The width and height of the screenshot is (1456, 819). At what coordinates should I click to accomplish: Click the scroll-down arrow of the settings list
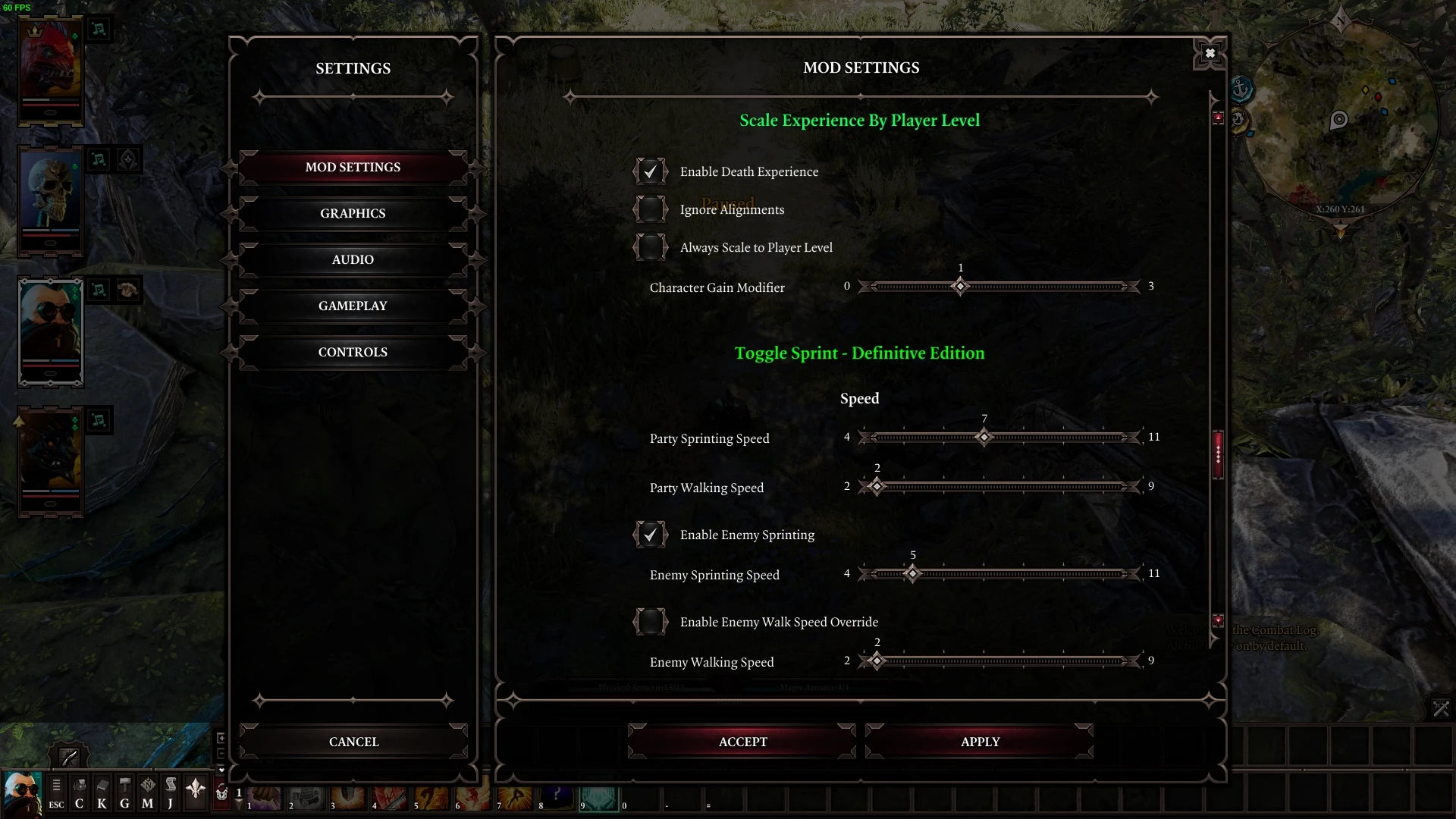click(x=1218, y=620)
